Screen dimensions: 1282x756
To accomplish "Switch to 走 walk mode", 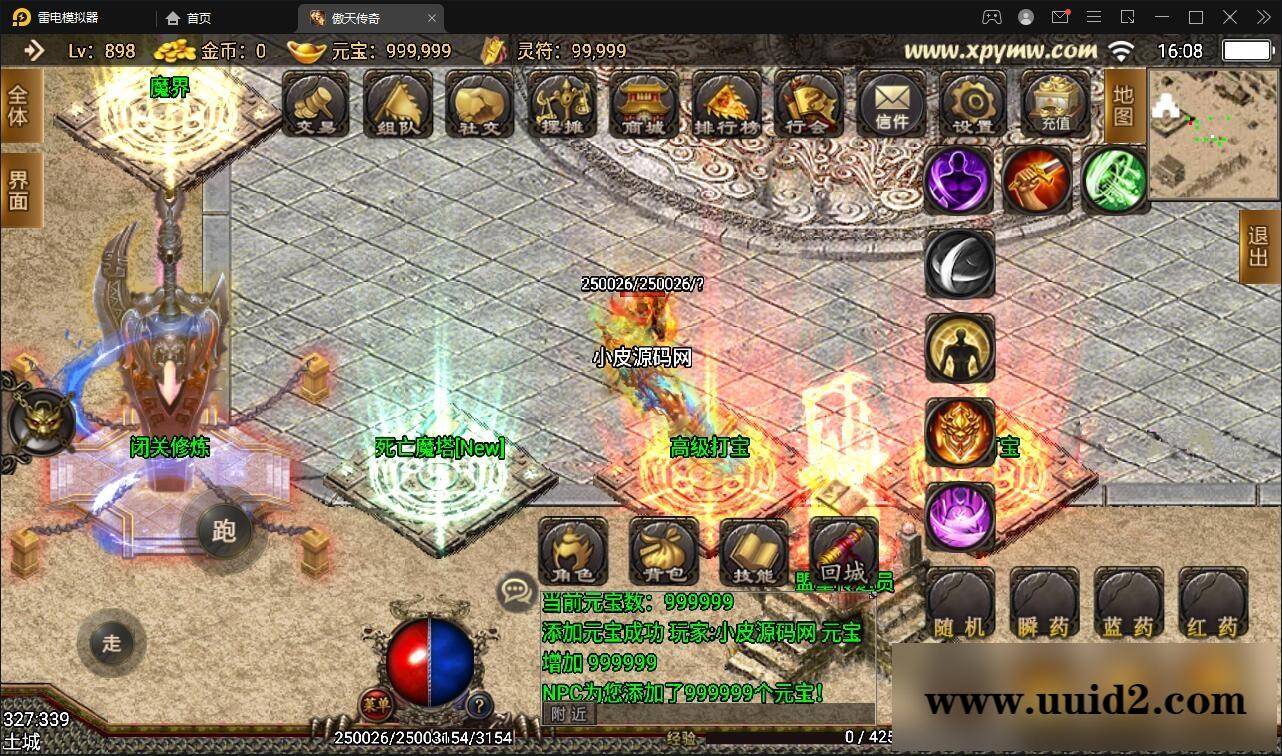I will 111,644.
